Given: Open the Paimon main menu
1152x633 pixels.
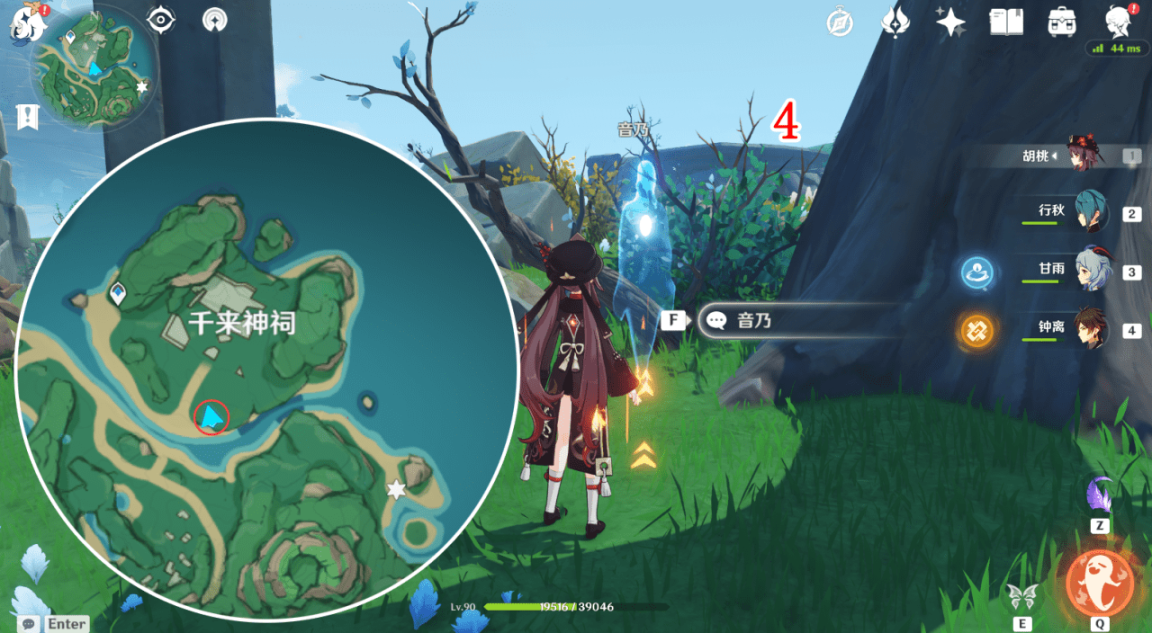Looking at the screenshot, I should point(22,22).
